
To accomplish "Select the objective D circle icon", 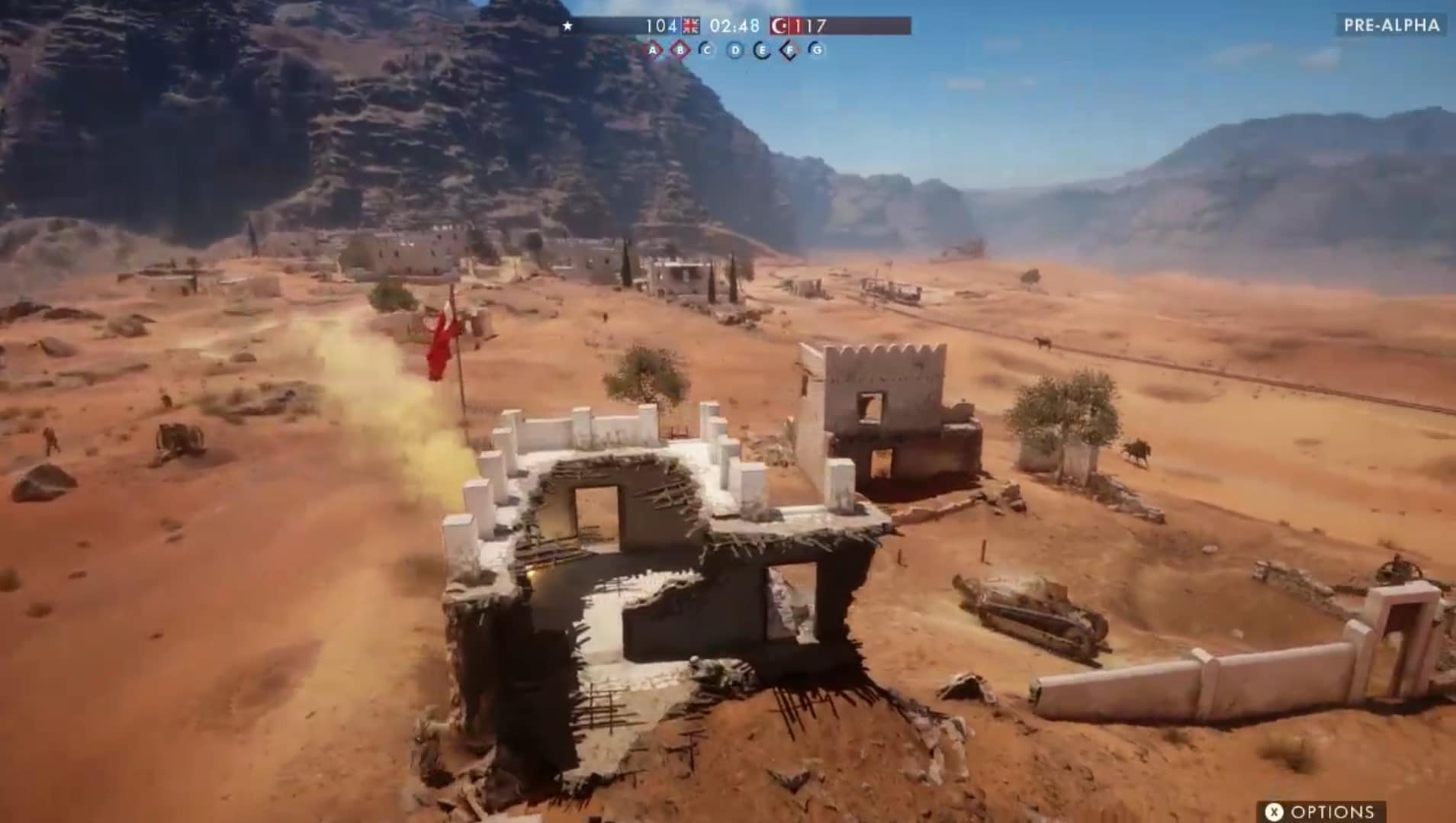I will coord(734,50).
